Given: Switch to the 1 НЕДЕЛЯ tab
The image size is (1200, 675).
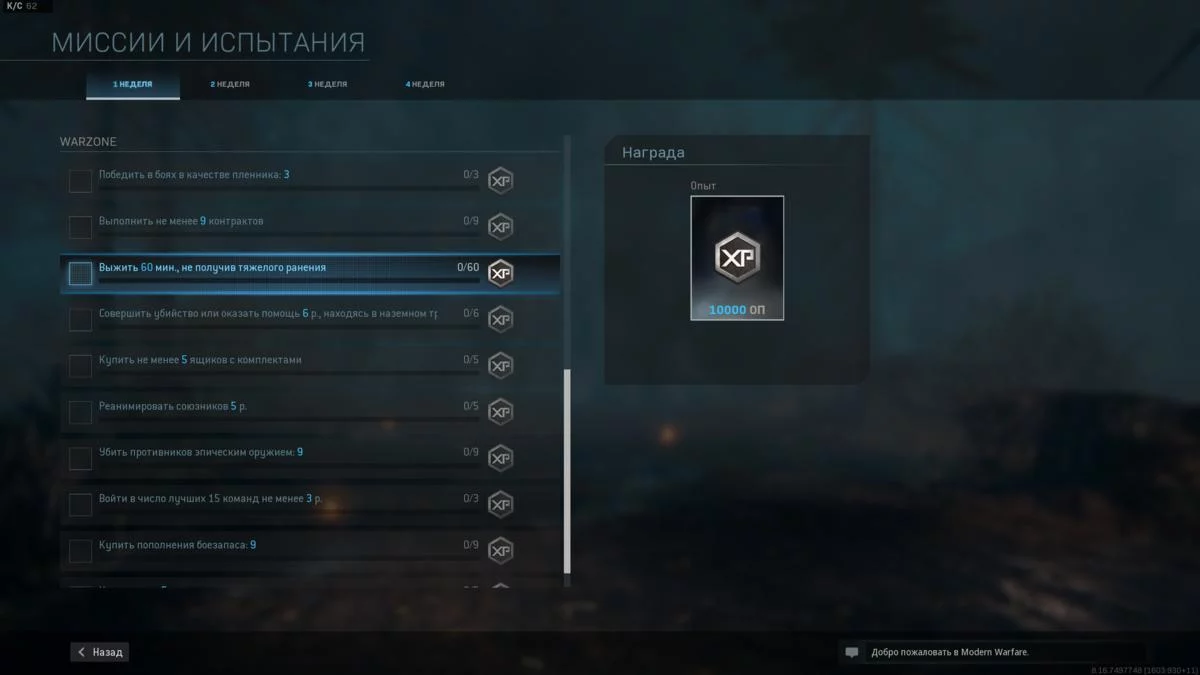Looking at the screenshot, I should pyautogui.click(x=133, y=85).
